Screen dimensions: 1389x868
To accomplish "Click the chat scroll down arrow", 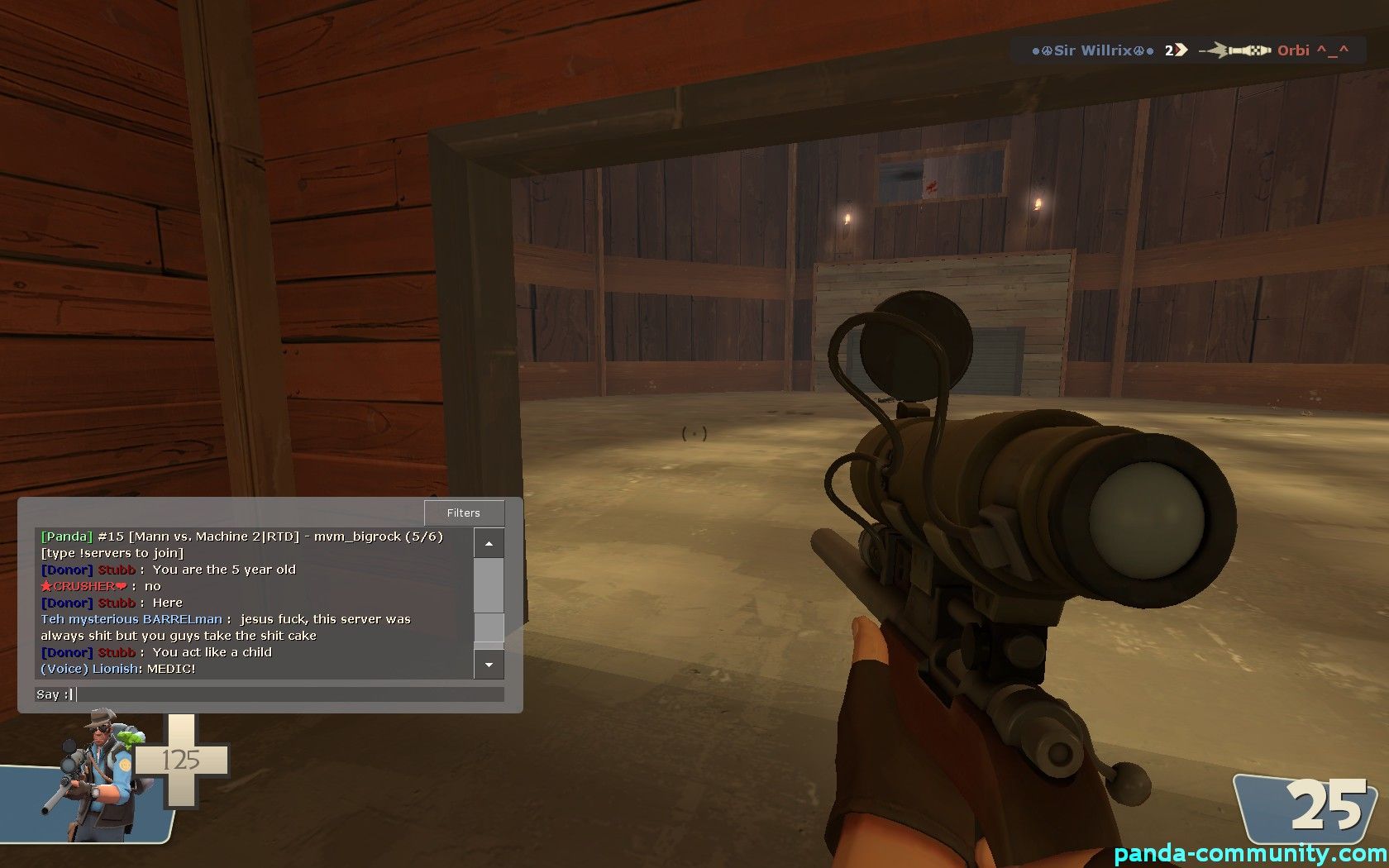I will pyautogui.click(x=489, y=665).
